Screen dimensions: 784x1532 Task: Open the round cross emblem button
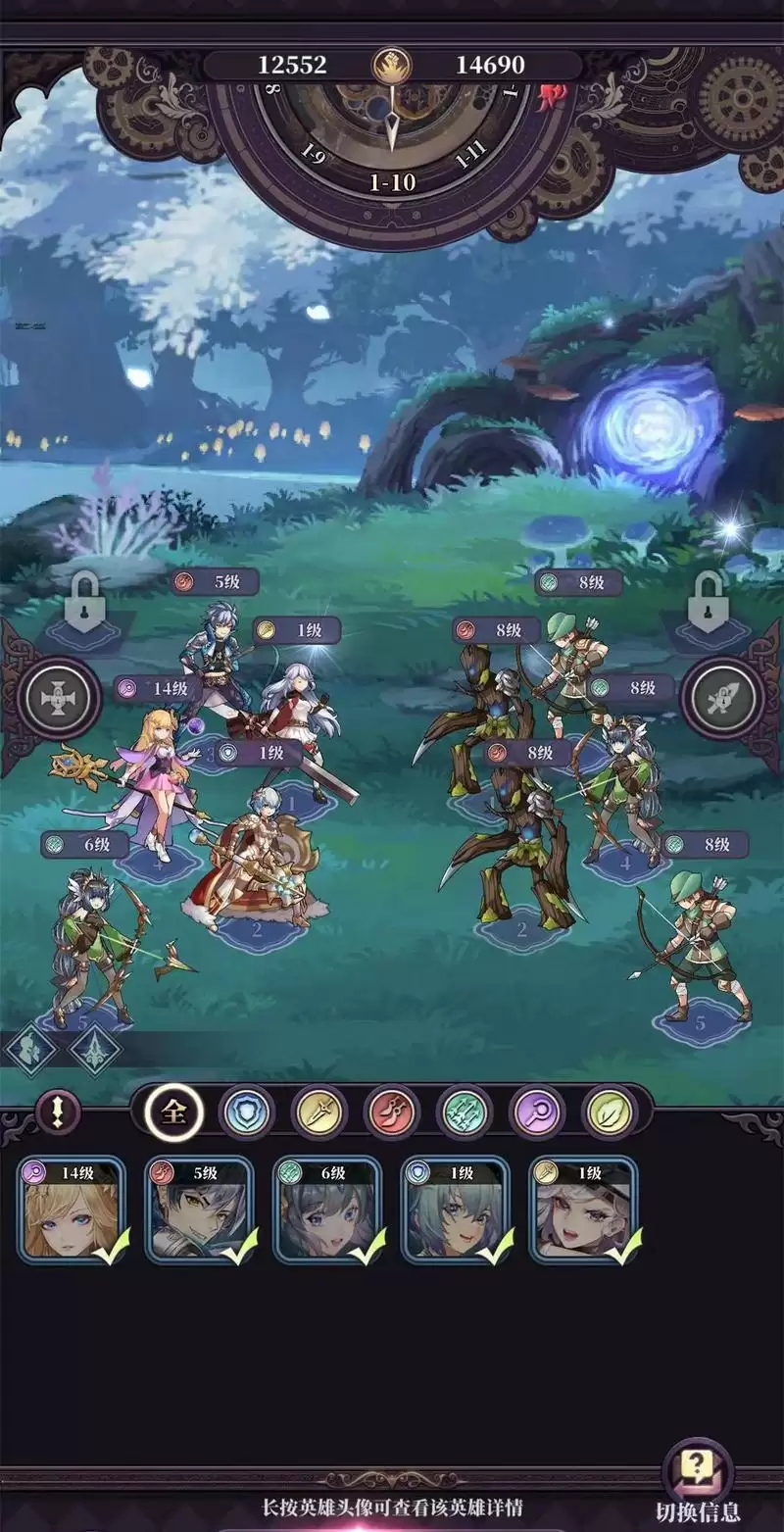click(x=59, y=699)
